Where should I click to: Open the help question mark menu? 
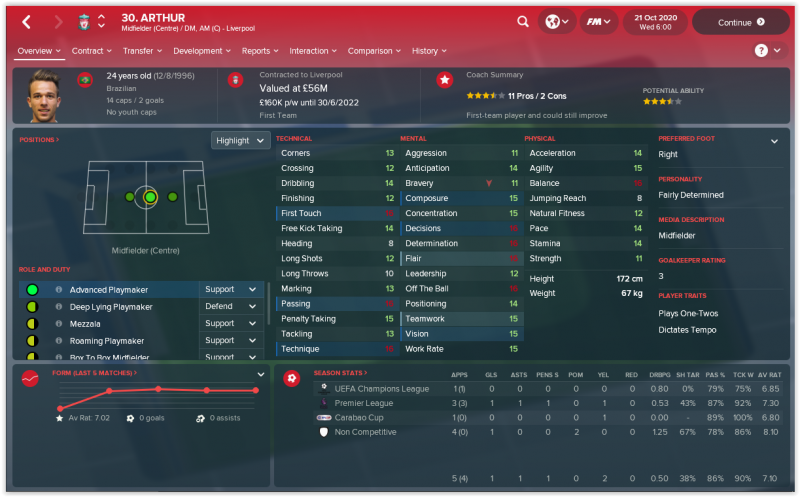pos(766,50)
